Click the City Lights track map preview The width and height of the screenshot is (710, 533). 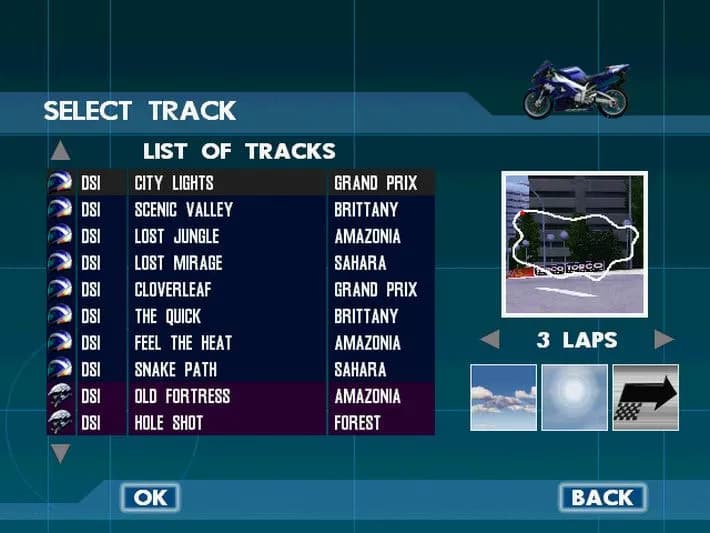coord(574,244)
